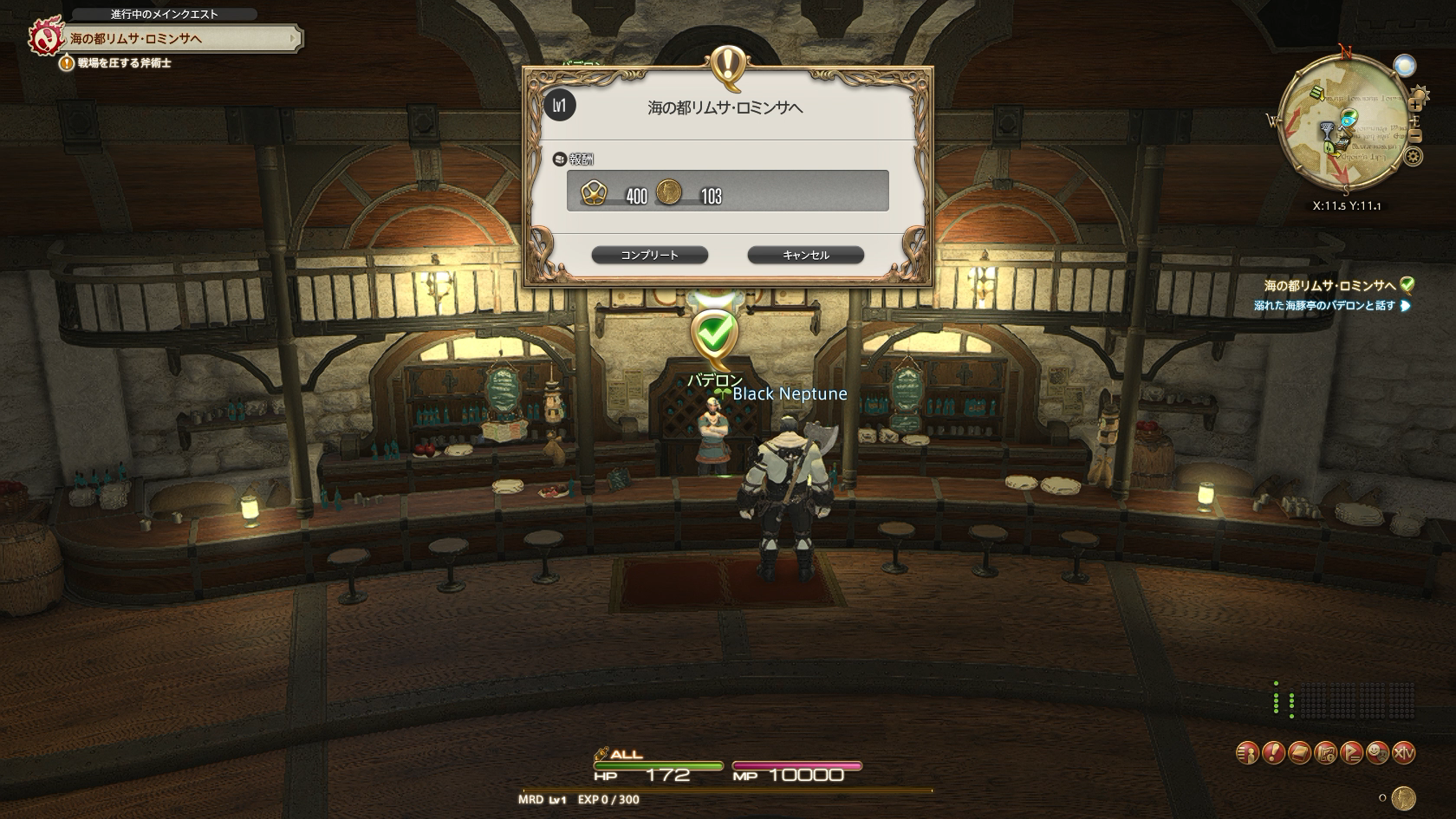Image resolution: width=1456 pixels, height=819 pixels.
Task: Zoom in the minimap with the plus button
Action: [x=1415, y=105]
